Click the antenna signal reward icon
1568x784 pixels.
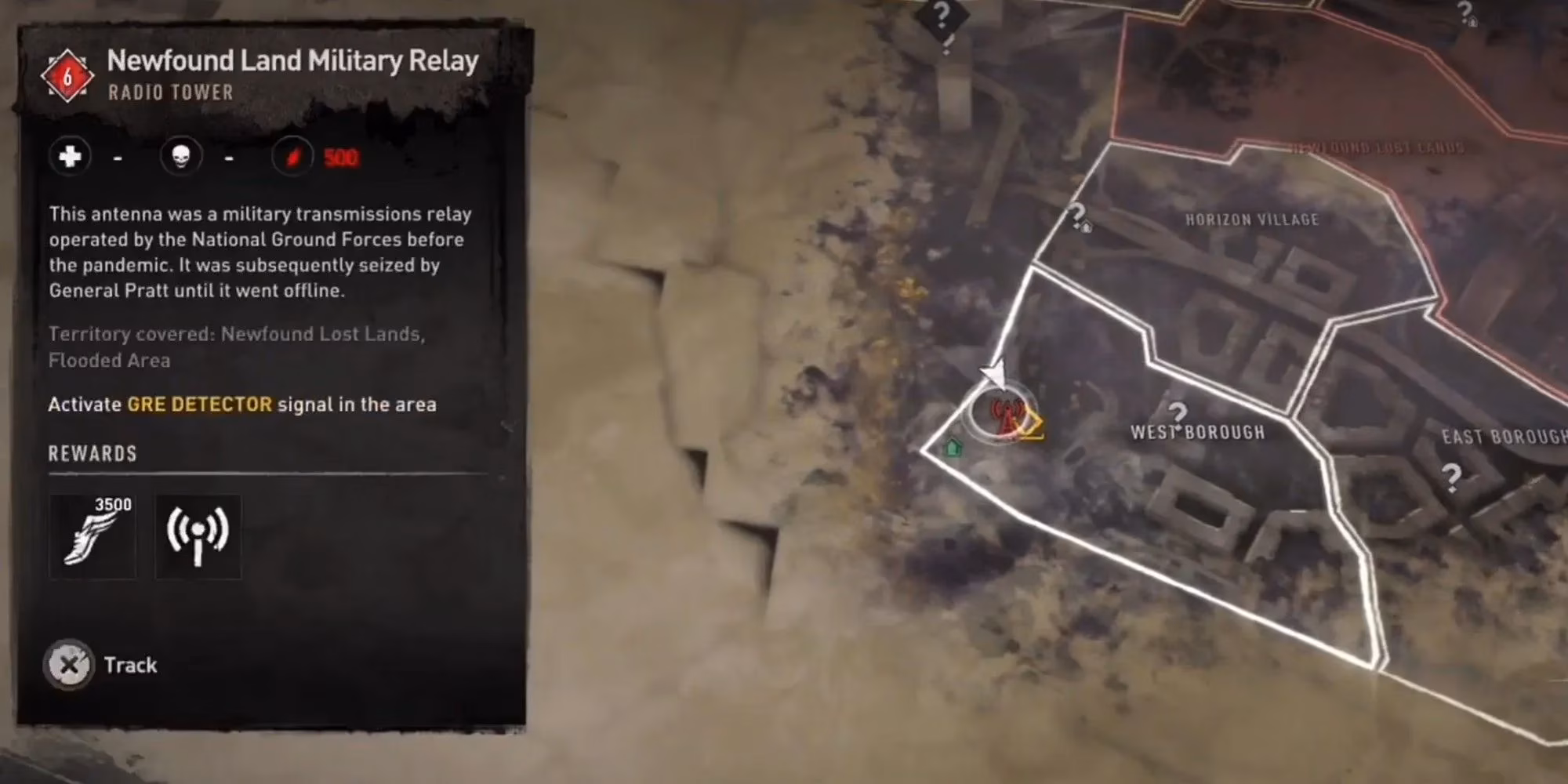point(198,535)
